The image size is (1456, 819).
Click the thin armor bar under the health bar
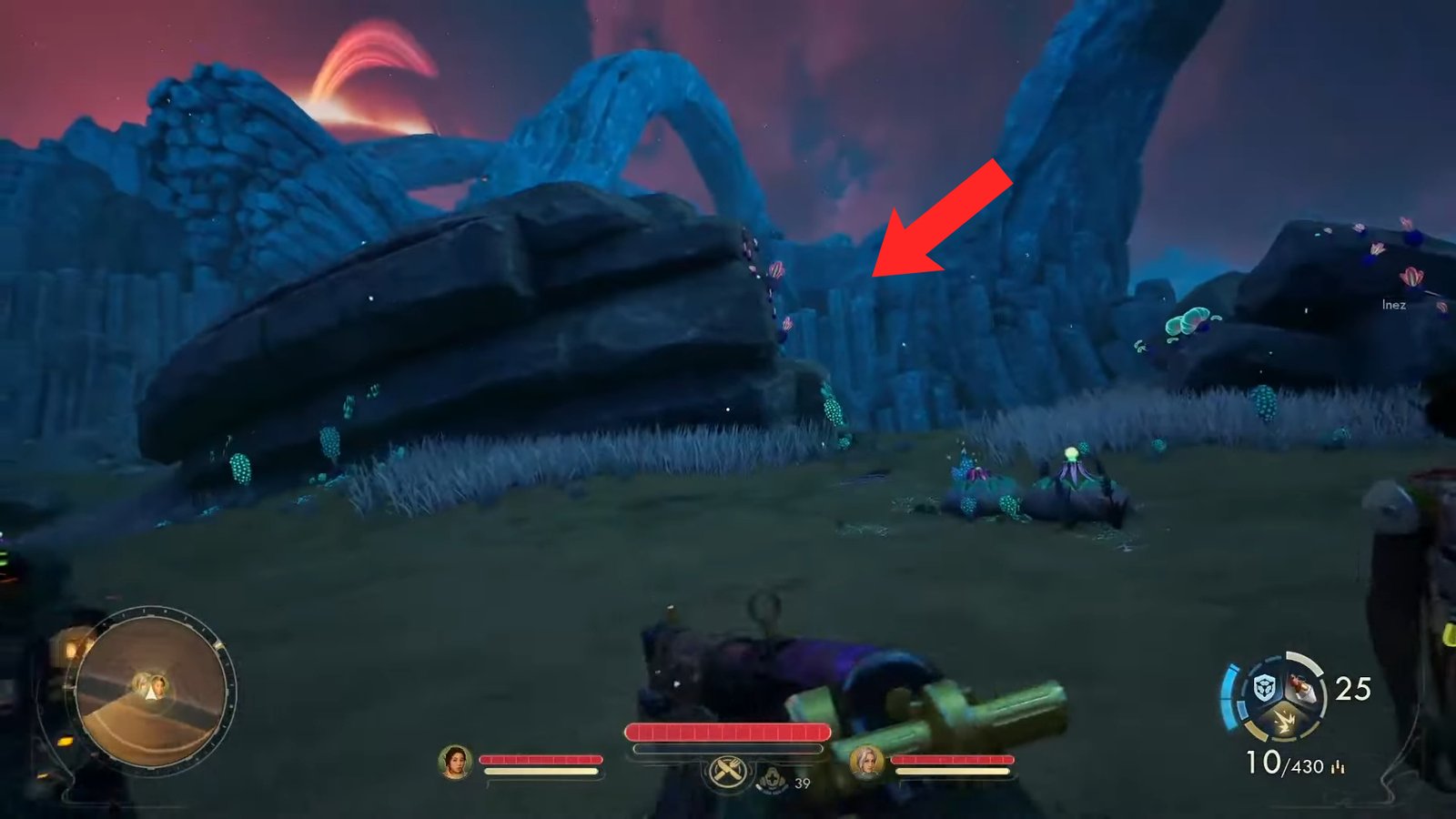point(728,749)
